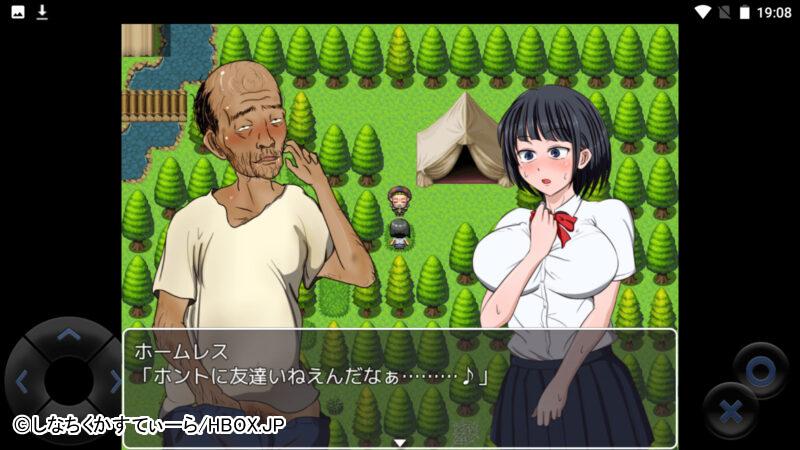Tap the virtual d-pad left arrow

tap(24, 381)
